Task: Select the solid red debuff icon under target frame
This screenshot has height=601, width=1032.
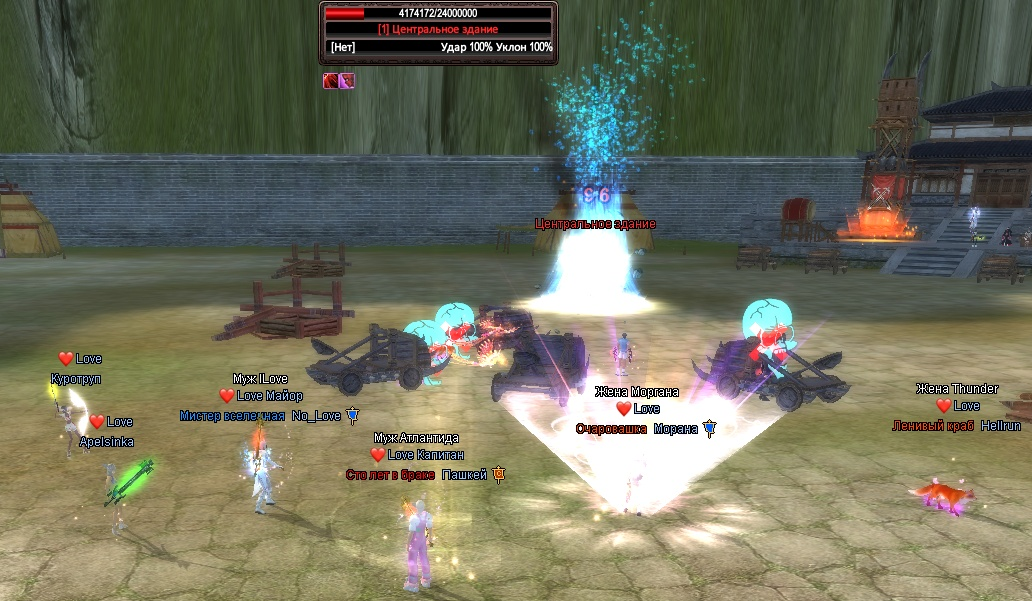Action: (330, 81)
